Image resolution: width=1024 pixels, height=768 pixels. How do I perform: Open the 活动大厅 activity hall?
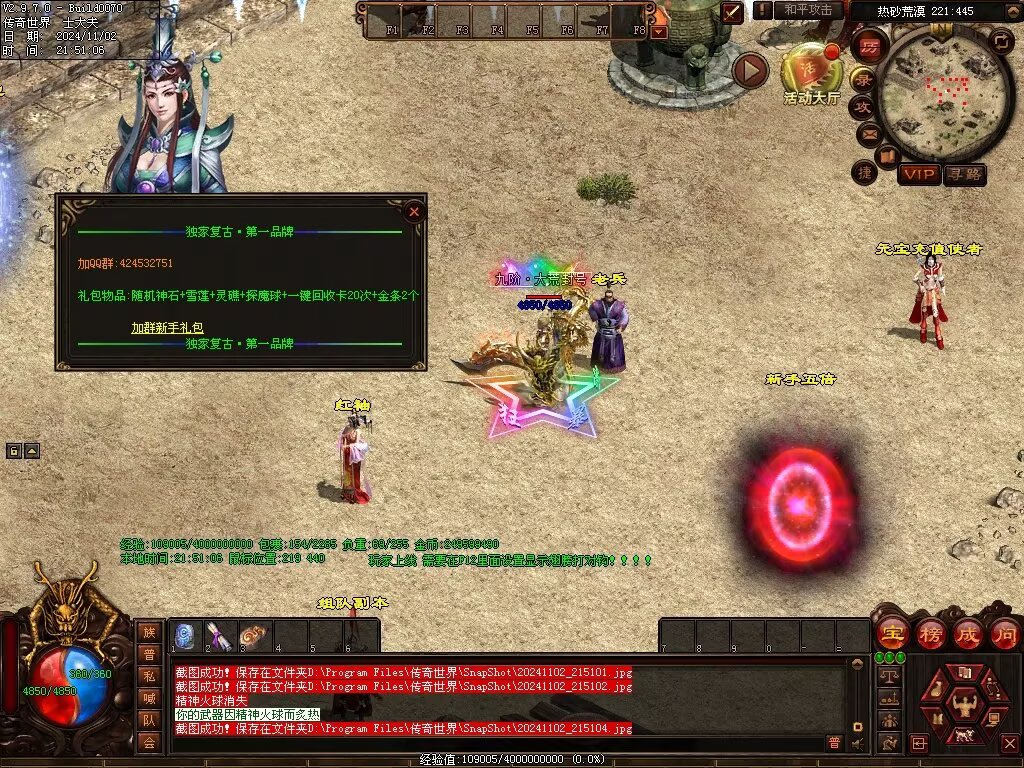[810, 68]
